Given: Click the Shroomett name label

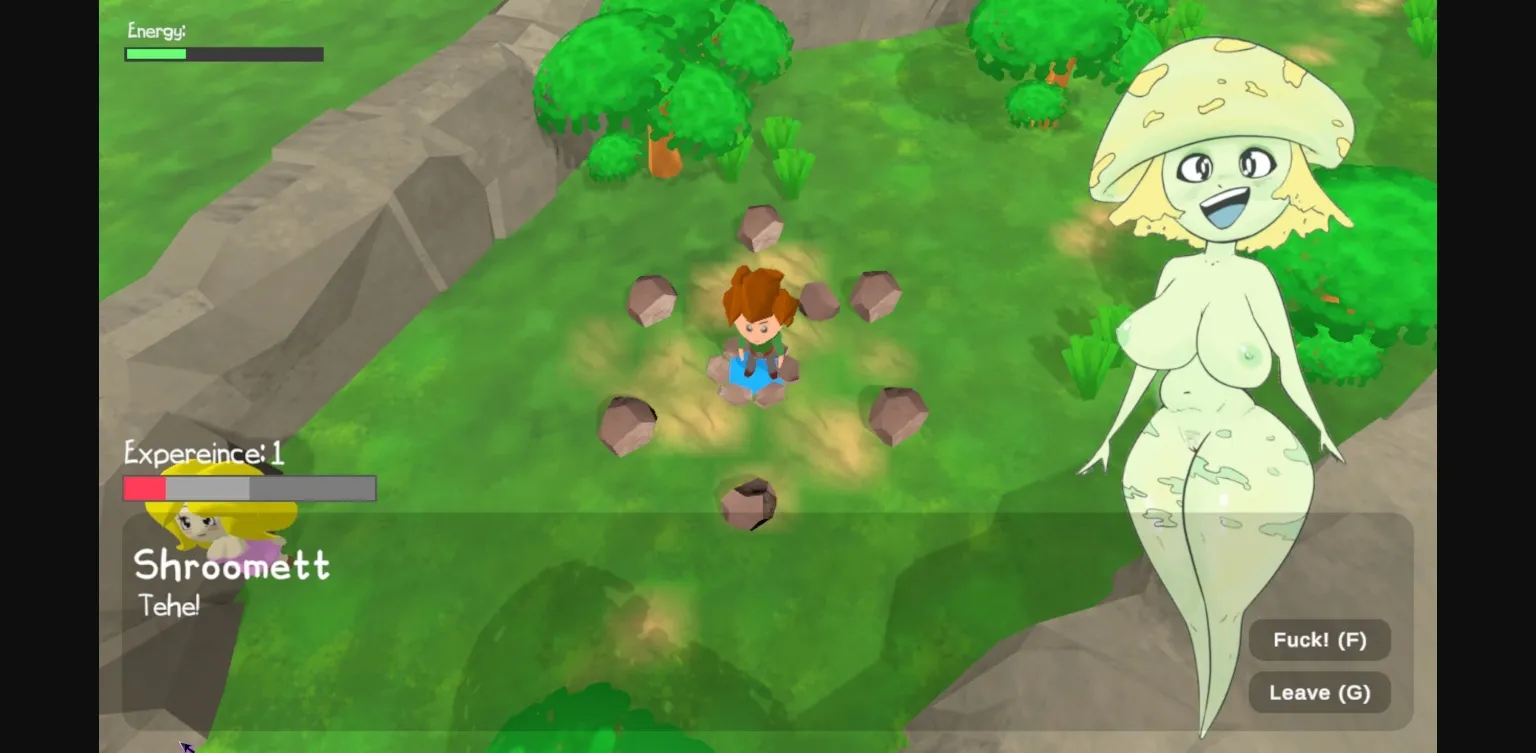Looking at the screenshot, I should point(232,565).
